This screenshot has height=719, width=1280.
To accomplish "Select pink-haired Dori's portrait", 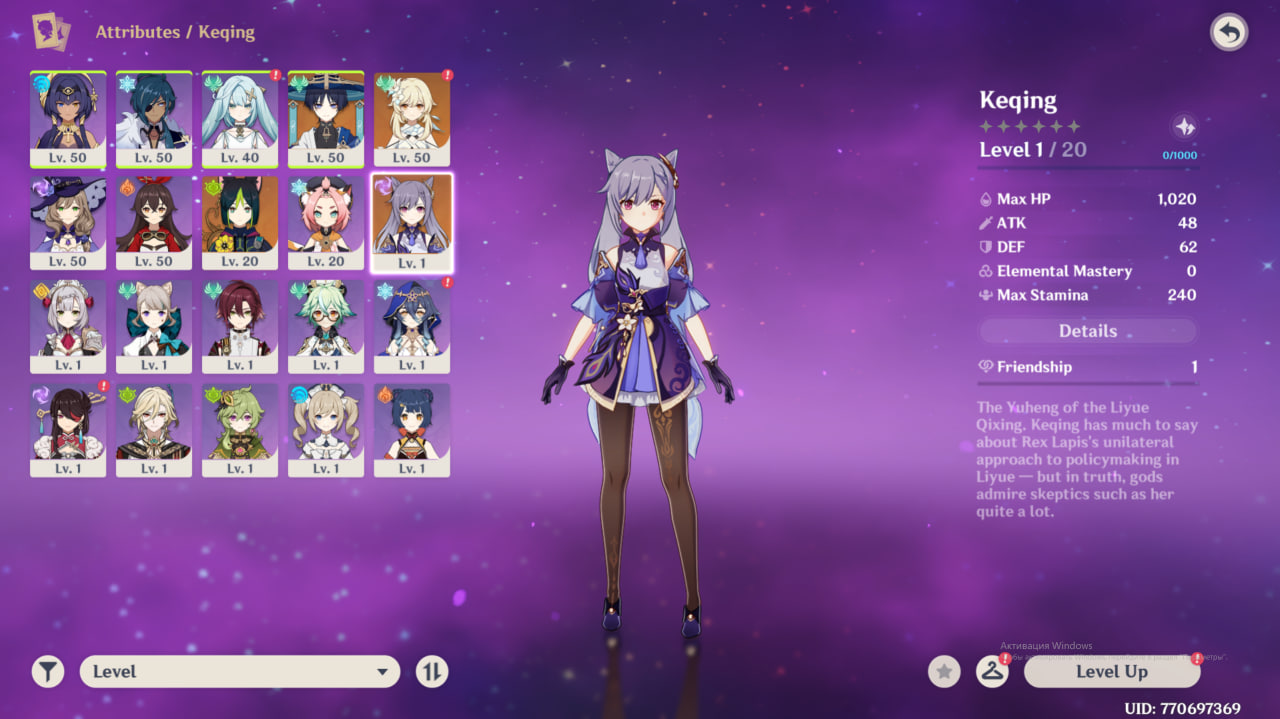I will [326, 222].
